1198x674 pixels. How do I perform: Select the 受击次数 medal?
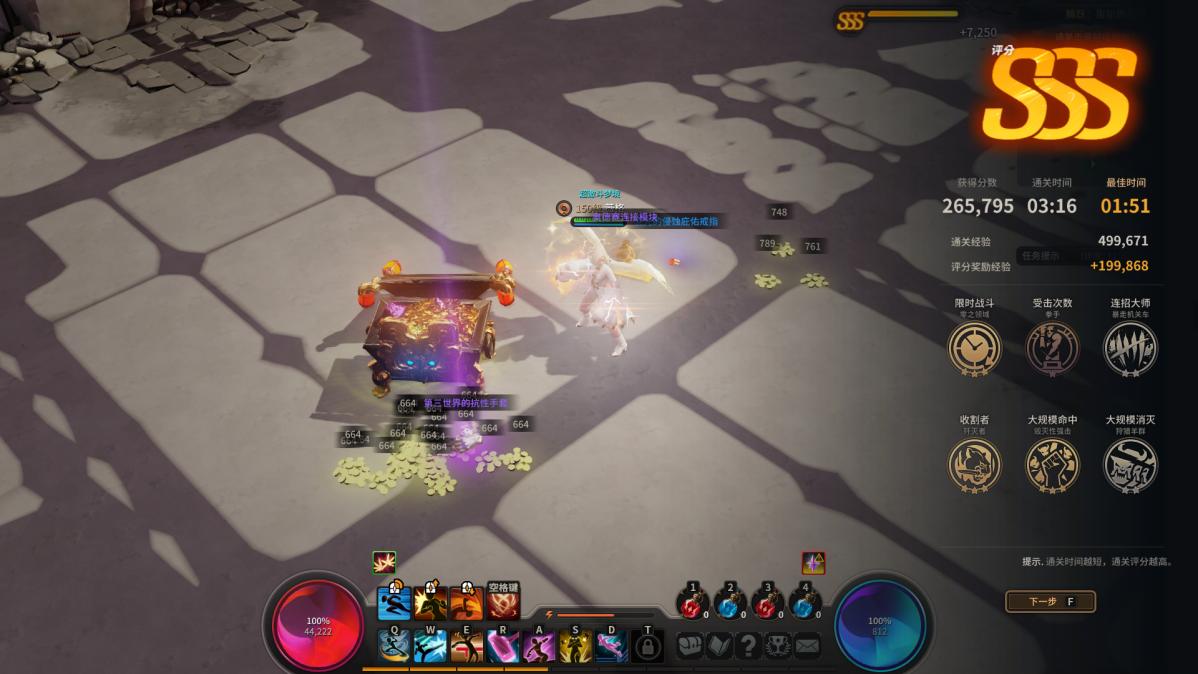pos(1052,348)
